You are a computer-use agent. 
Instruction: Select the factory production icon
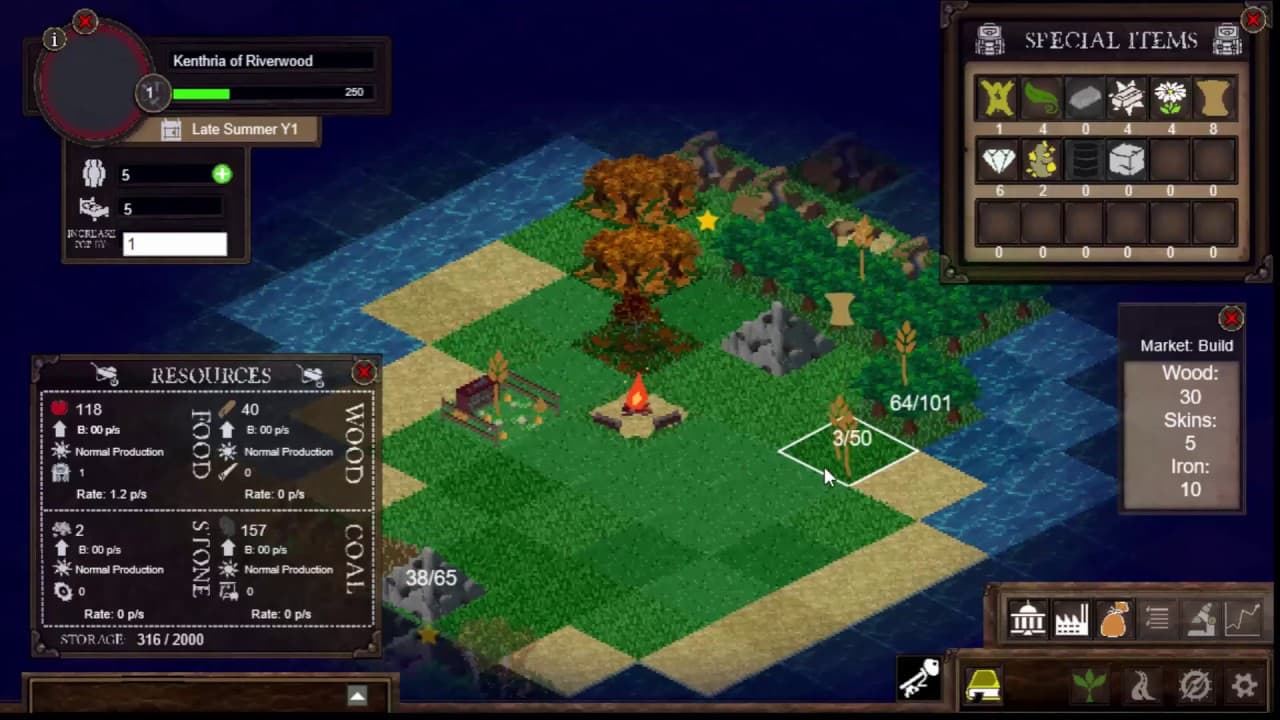coord(1071,620)
